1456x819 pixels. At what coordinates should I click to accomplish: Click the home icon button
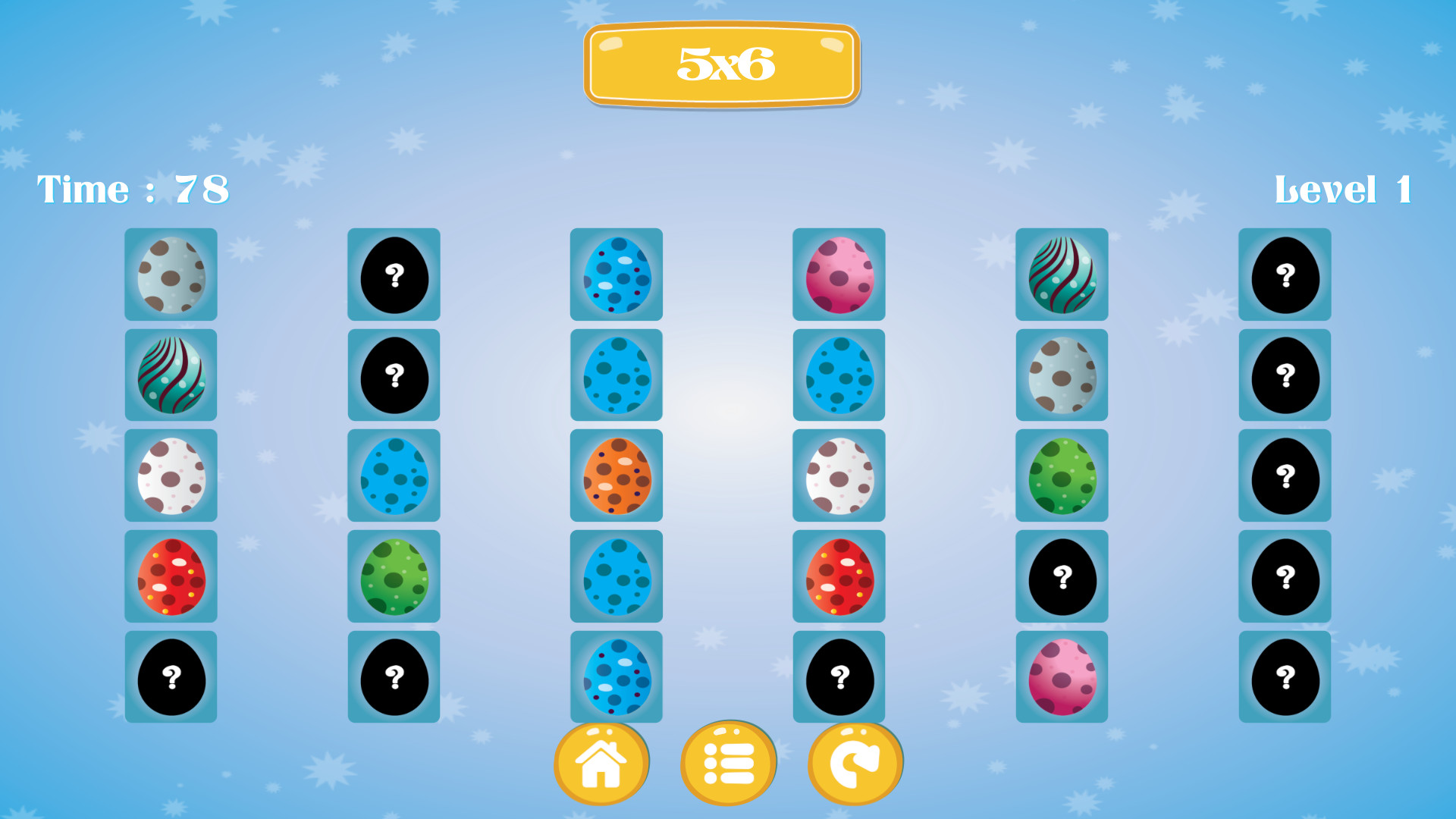coord(602,763)
